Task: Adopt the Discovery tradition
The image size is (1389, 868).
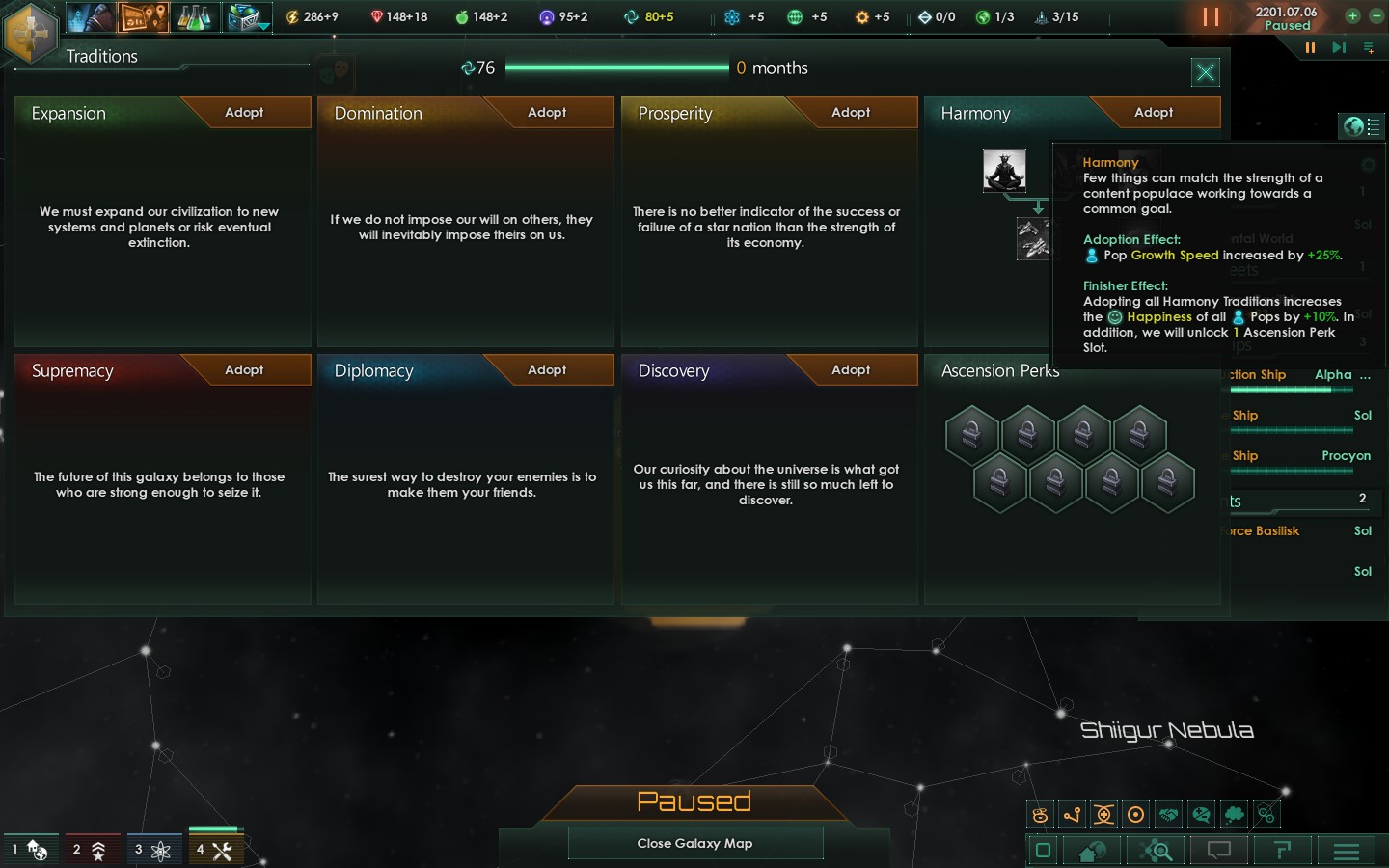Action: 850,369
